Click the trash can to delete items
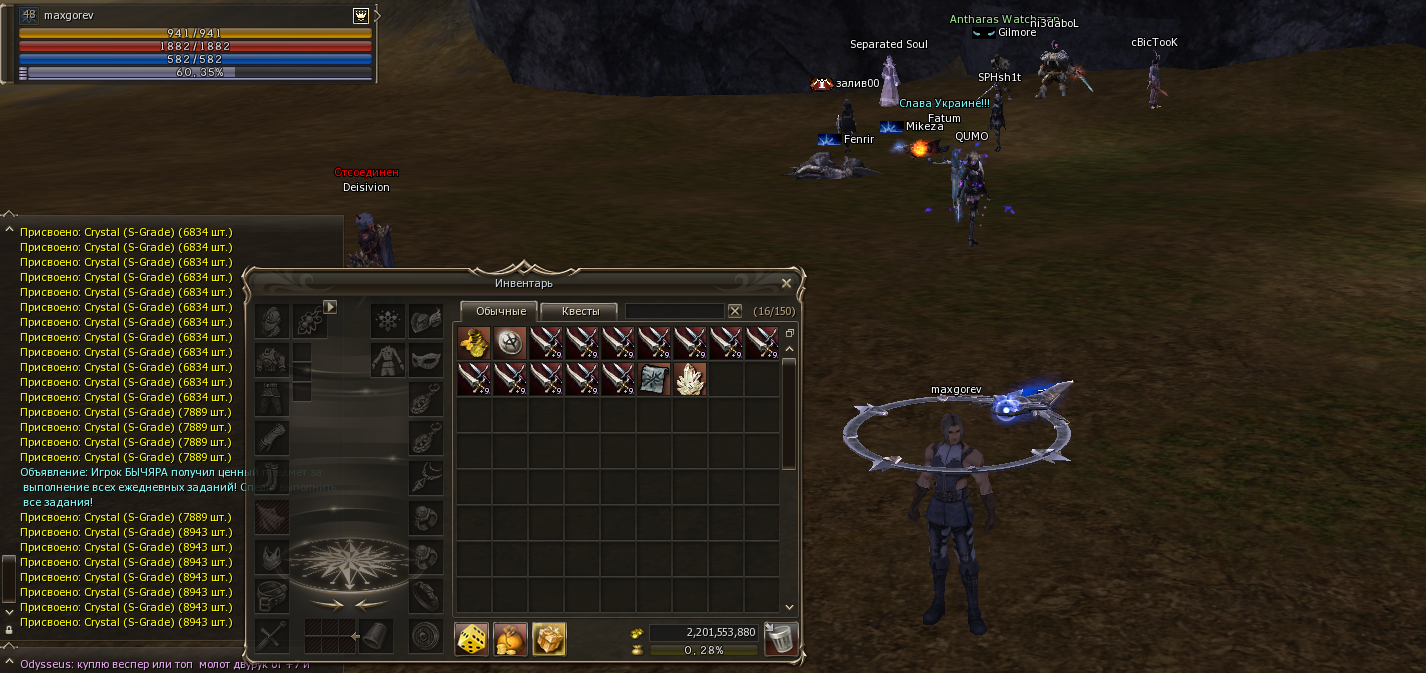The height and width of the screenshot is (673, 1426). pos(780,638)
